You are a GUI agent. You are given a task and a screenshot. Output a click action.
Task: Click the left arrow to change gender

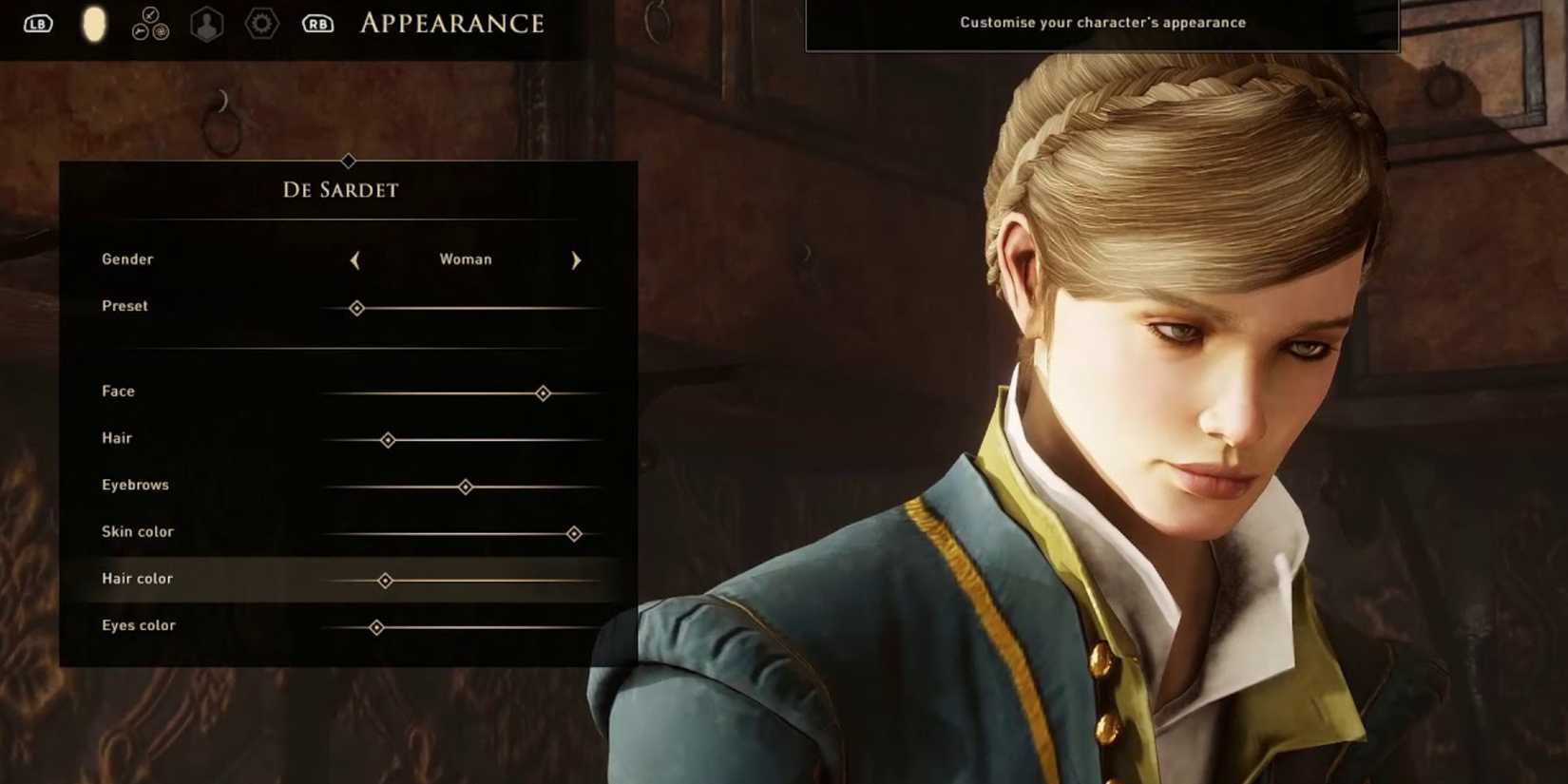(x=356, y=260)
